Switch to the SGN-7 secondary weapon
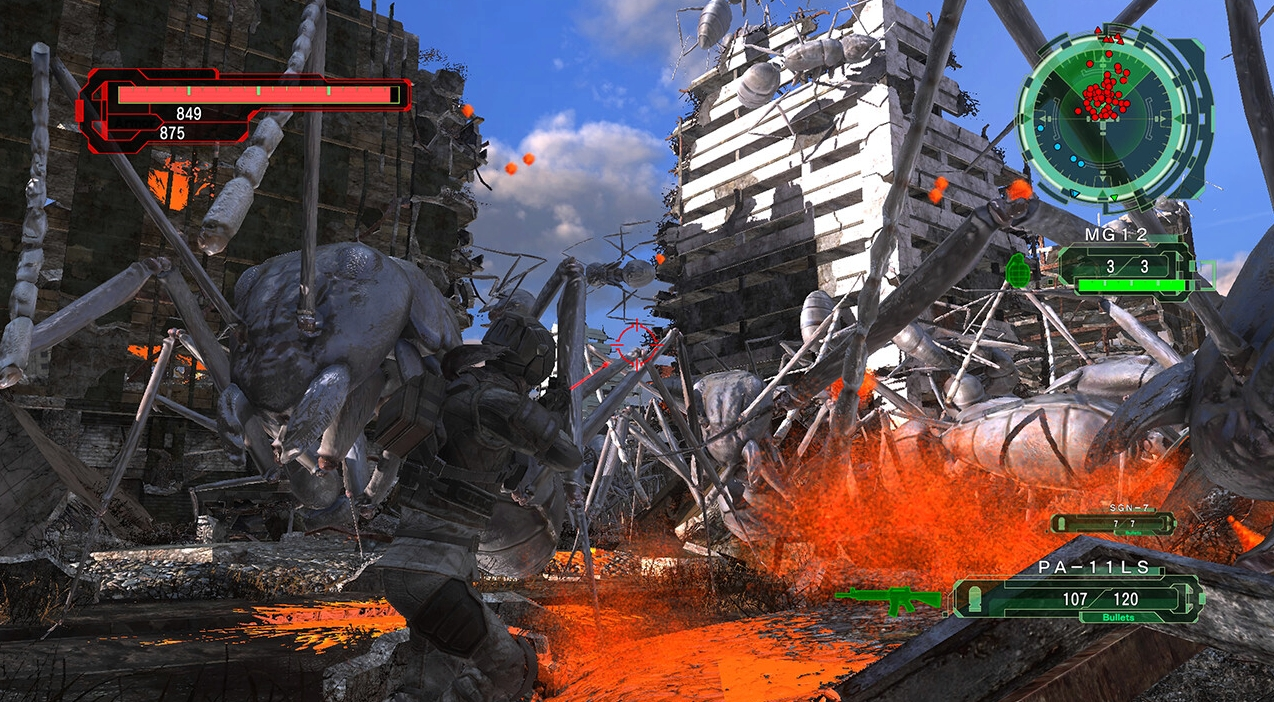 1113,522
